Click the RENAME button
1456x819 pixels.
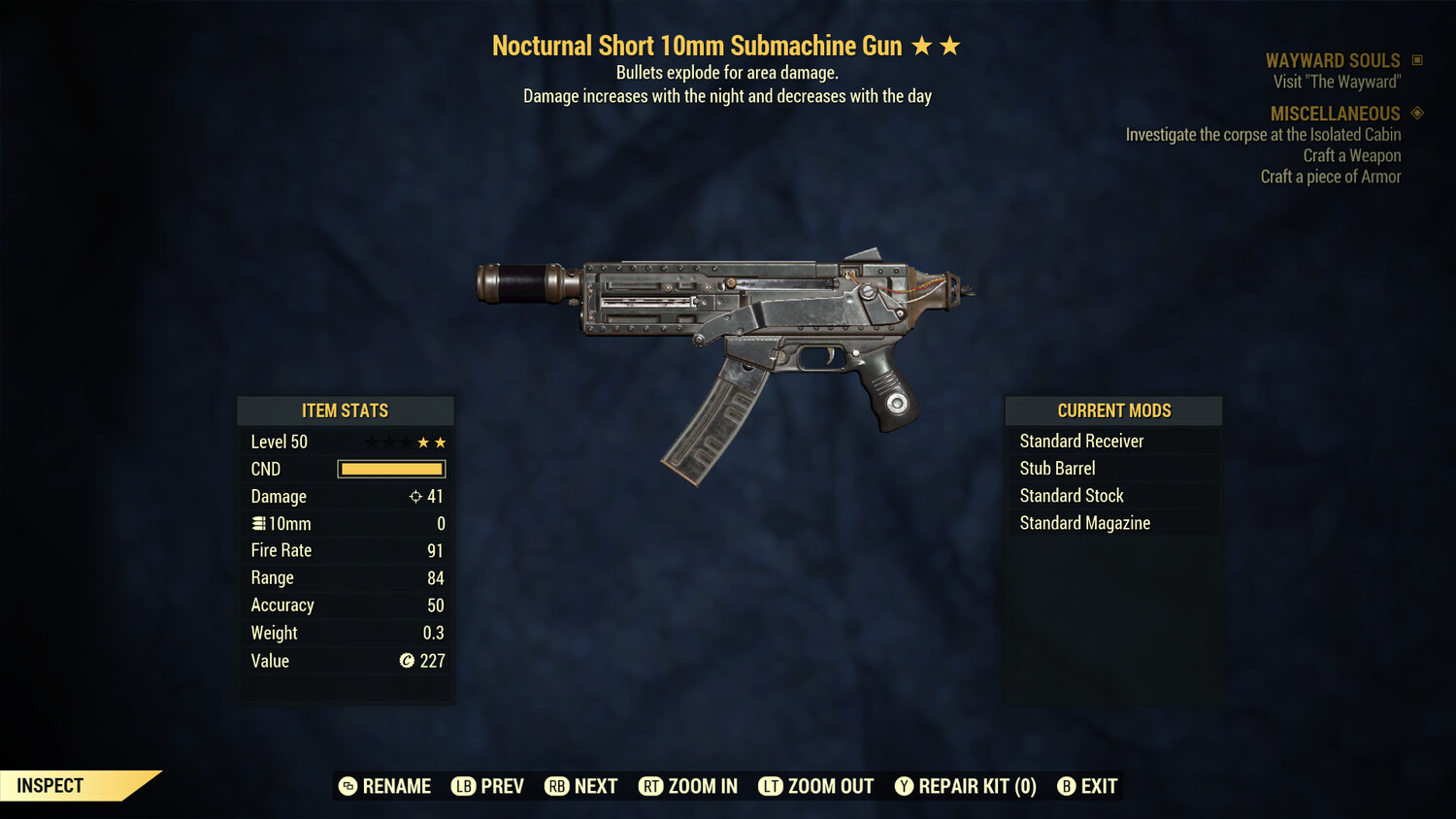click(396, 786)
